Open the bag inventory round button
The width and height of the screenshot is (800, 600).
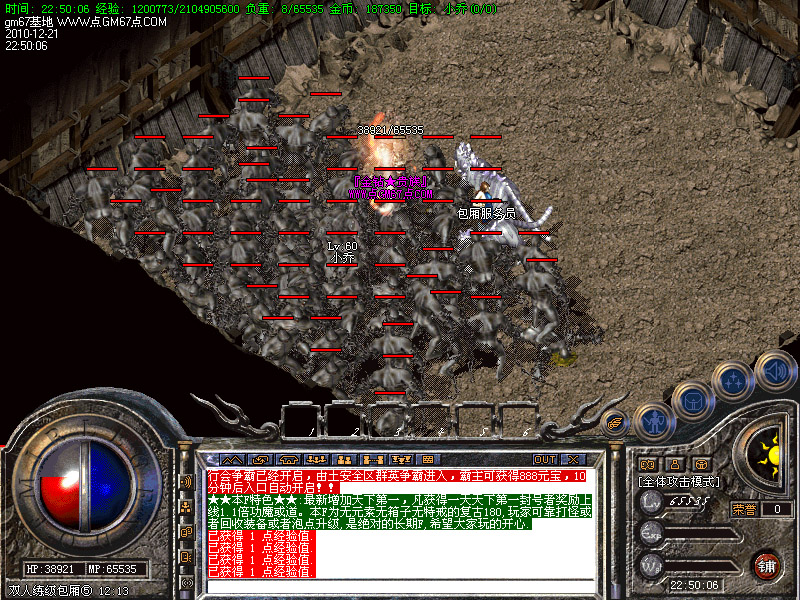click(x=692, y=399)
